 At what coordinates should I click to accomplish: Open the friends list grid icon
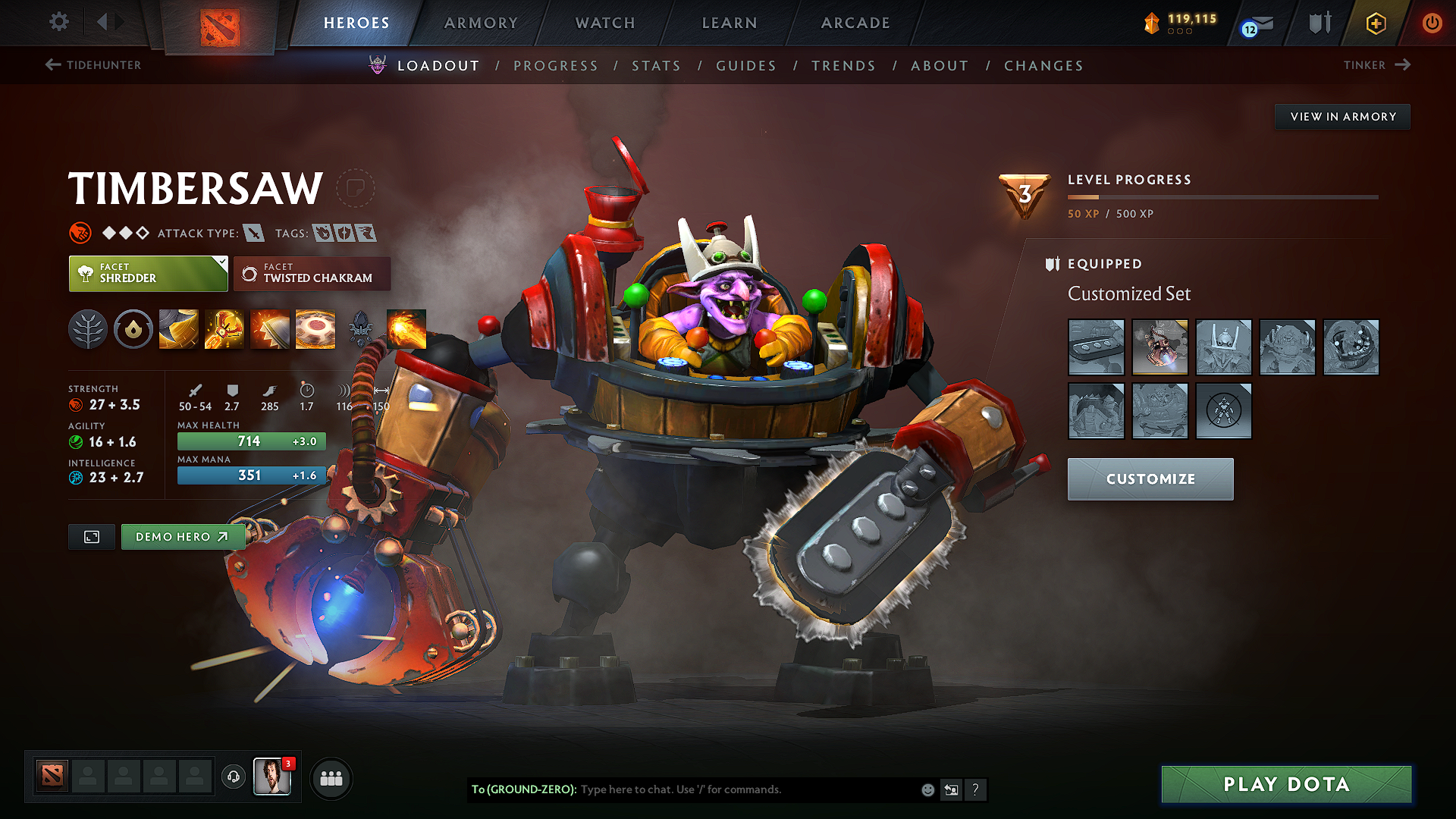[x=330, y=777]
